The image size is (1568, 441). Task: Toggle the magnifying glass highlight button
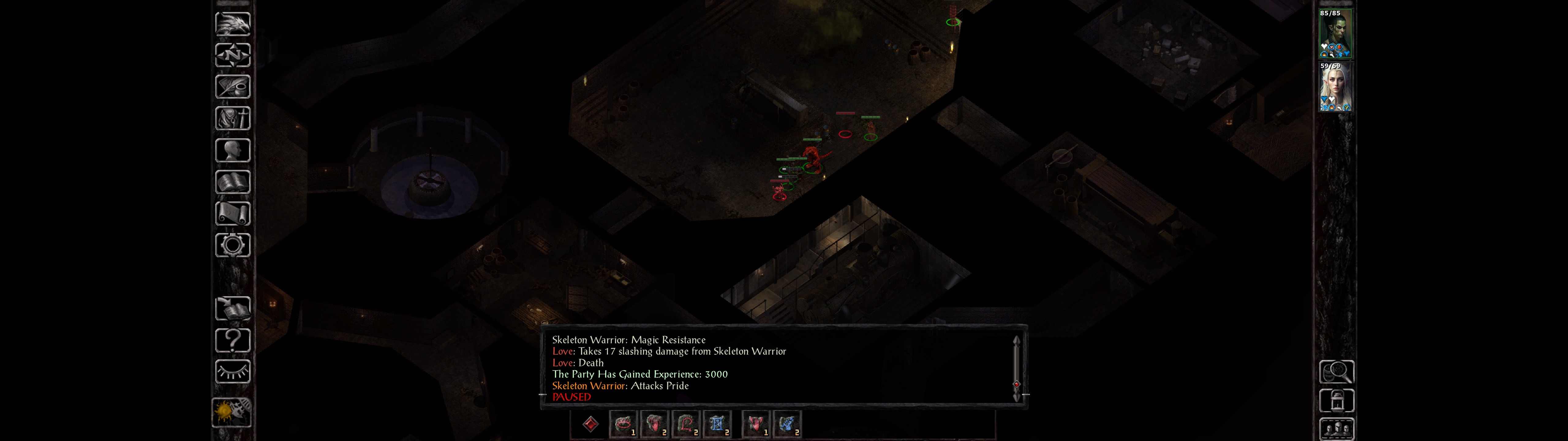pos(1336,371)
